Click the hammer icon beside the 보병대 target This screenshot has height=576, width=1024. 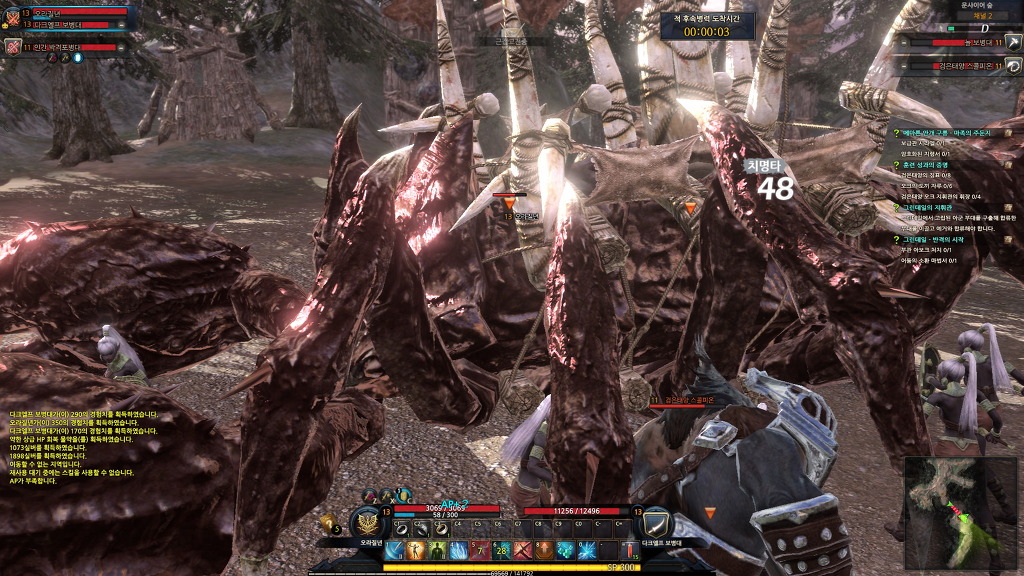pyautogui.click(x=1013, y=42)
